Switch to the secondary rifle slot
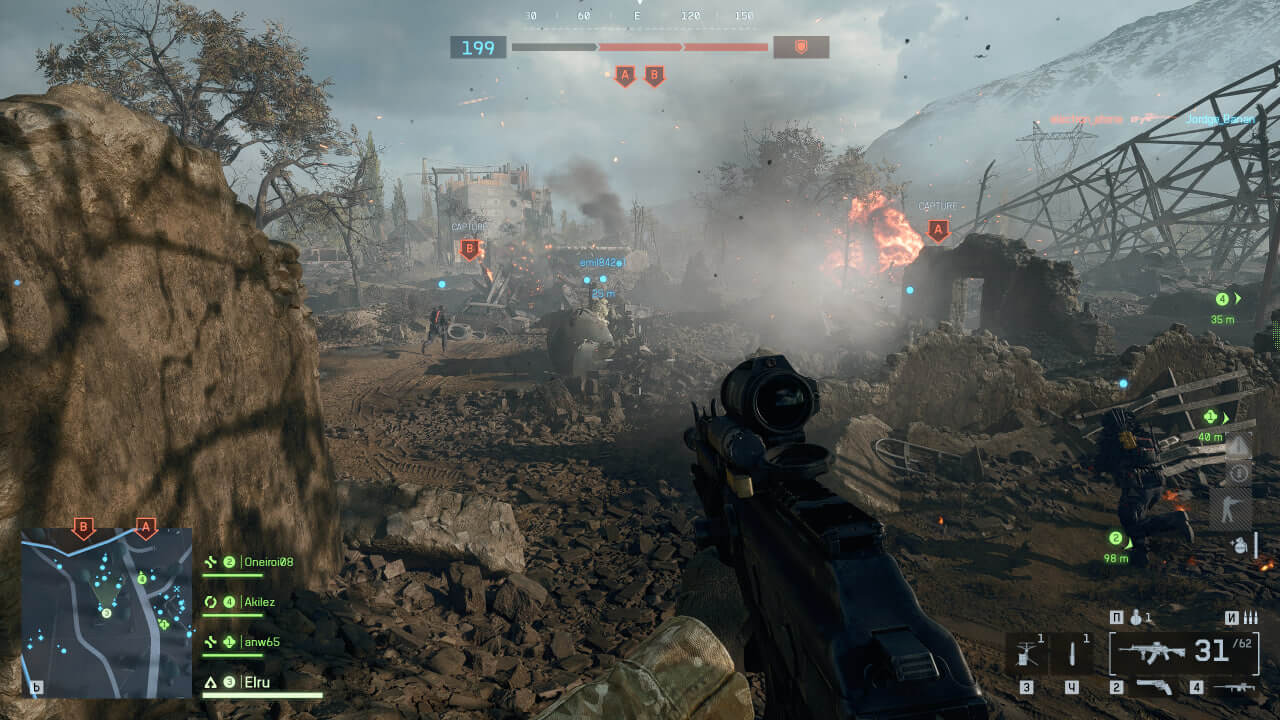The image size is (1280, 720). coord(1234,687)
